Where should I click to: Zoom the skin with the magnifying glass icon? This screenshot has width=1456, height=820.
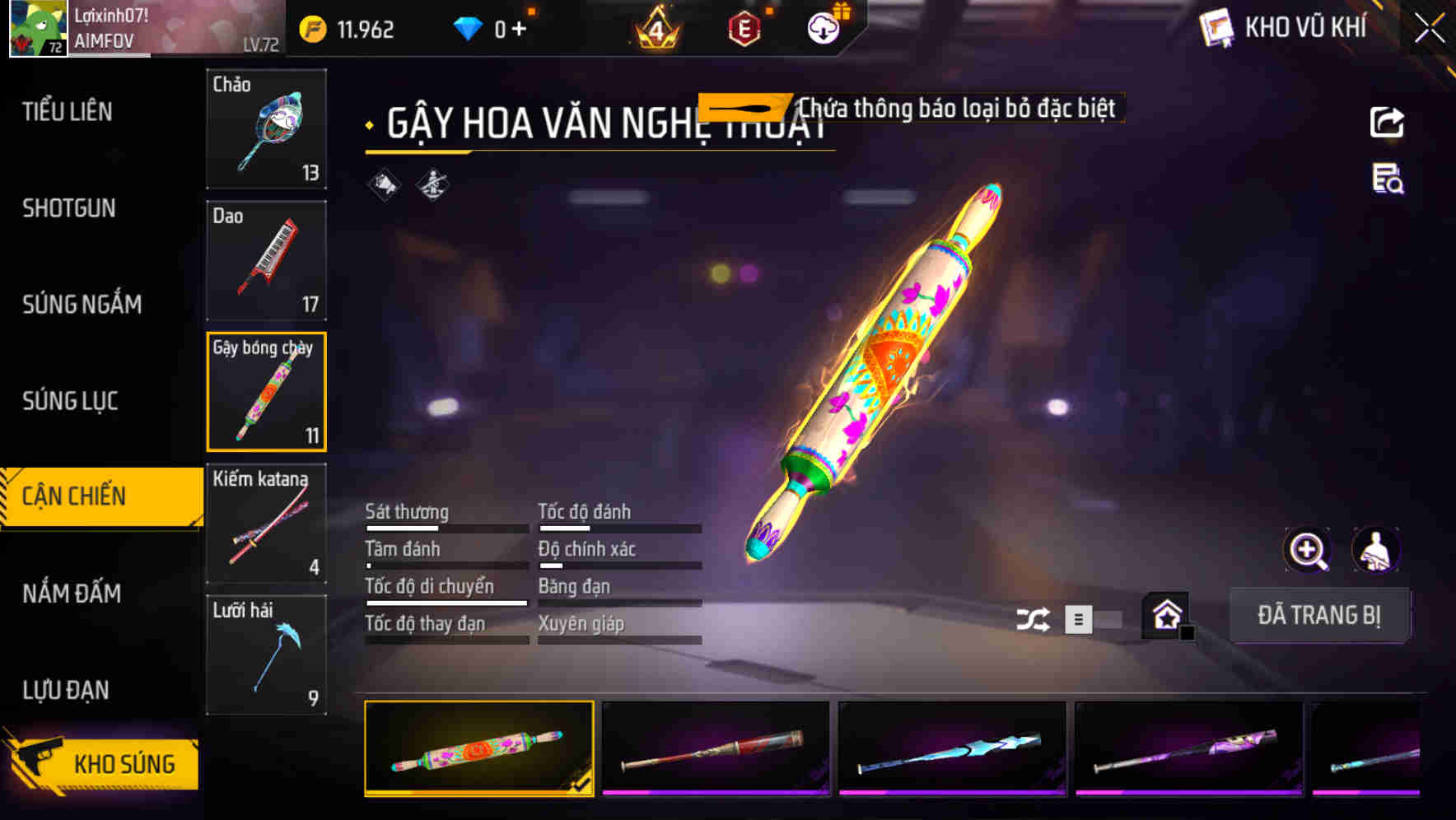point(1308,549)
